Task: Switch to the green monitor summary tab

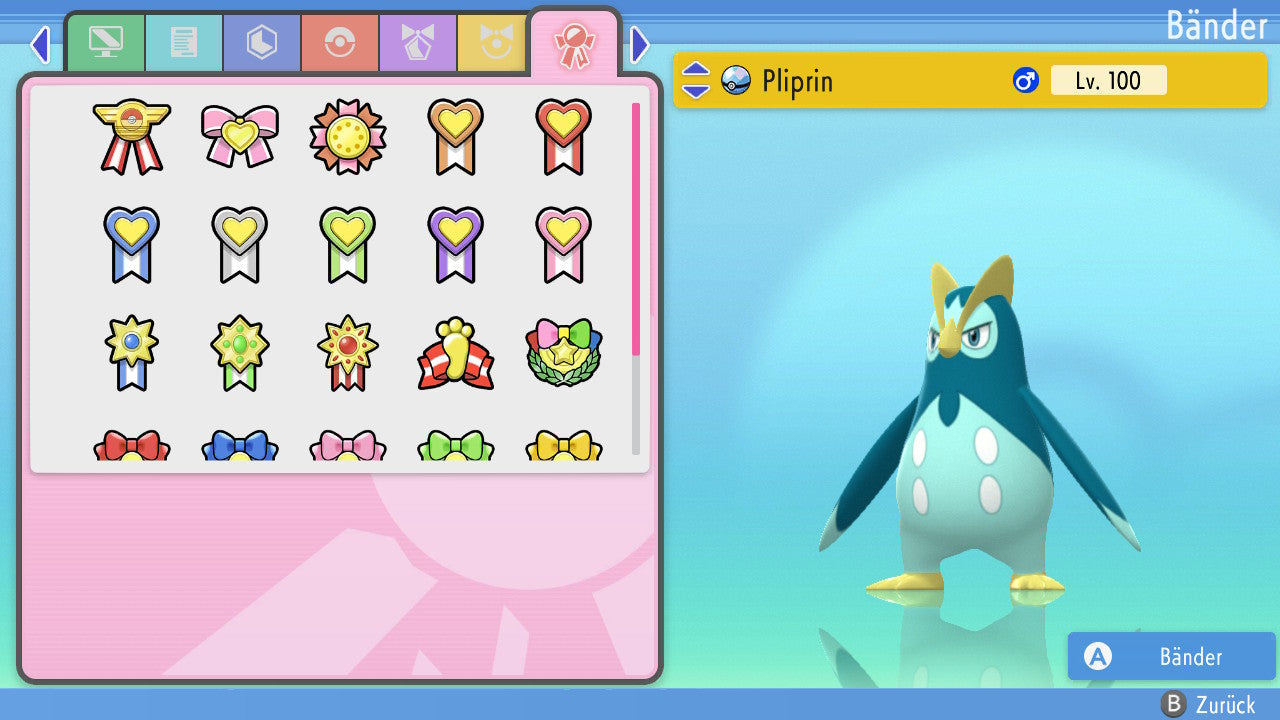Action: tap(105, 43)
